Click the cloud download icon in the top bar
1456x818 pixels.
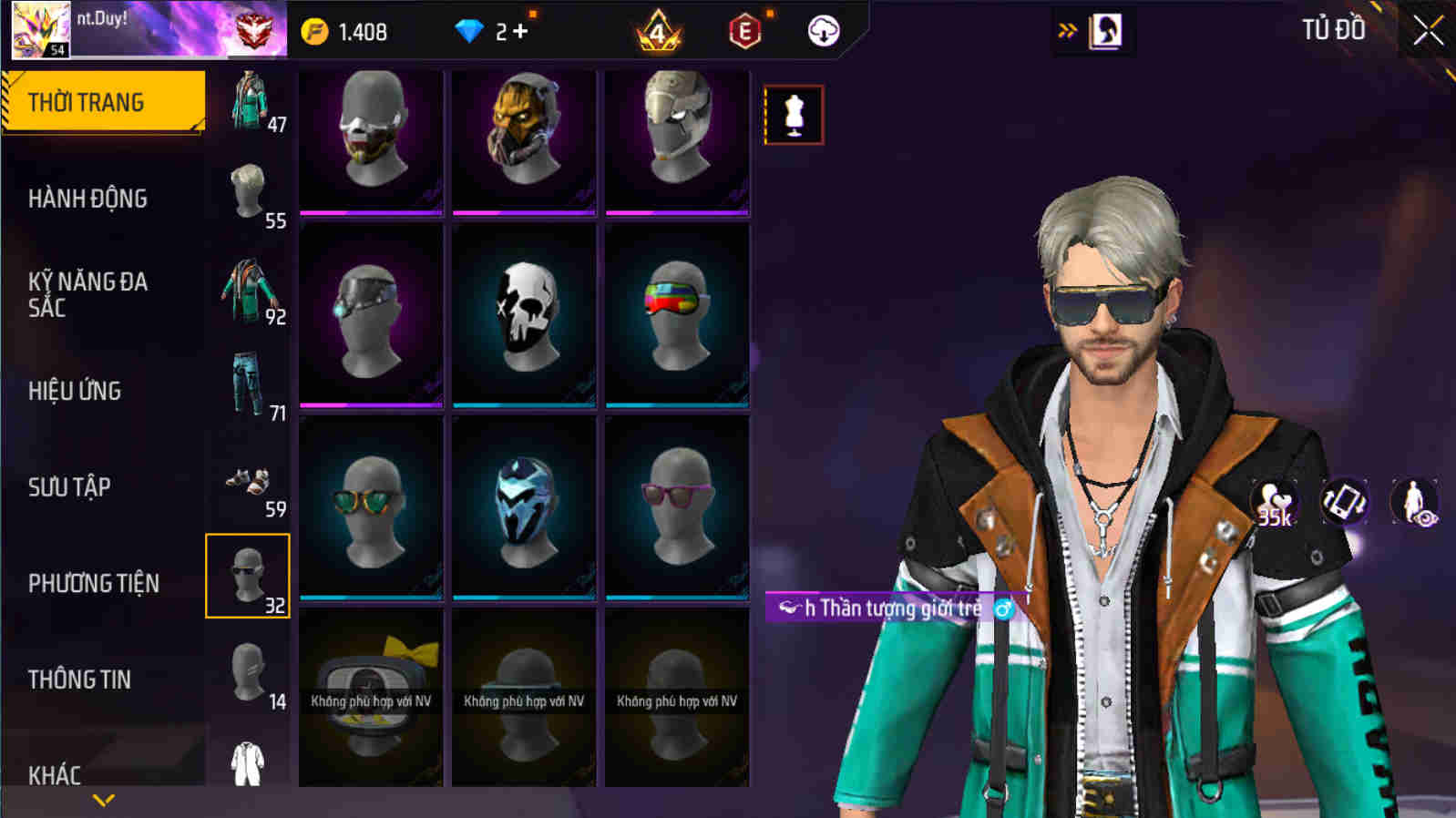click(823, 31)
